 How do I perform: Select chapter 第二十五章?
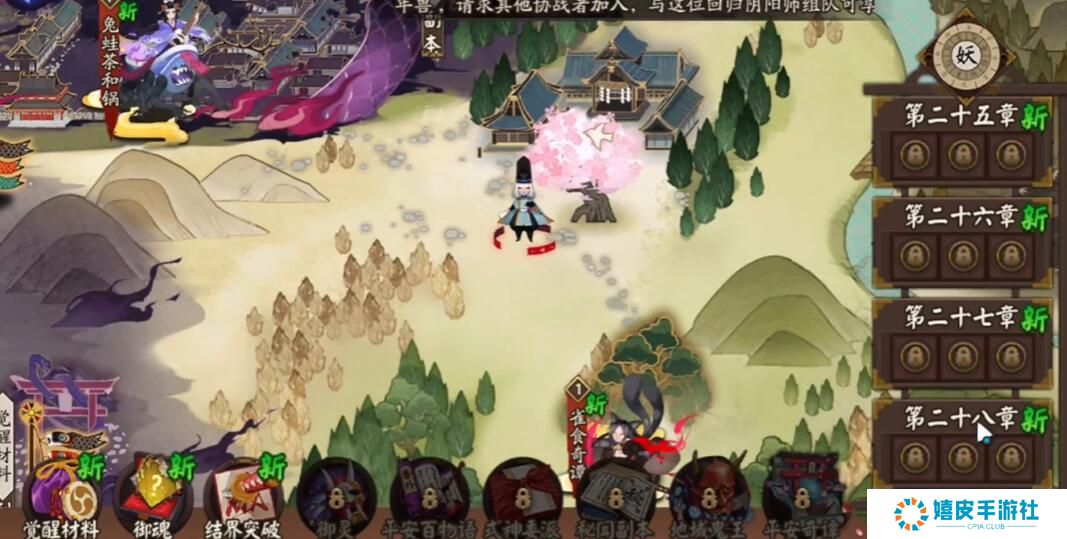(x=961, y=141)
